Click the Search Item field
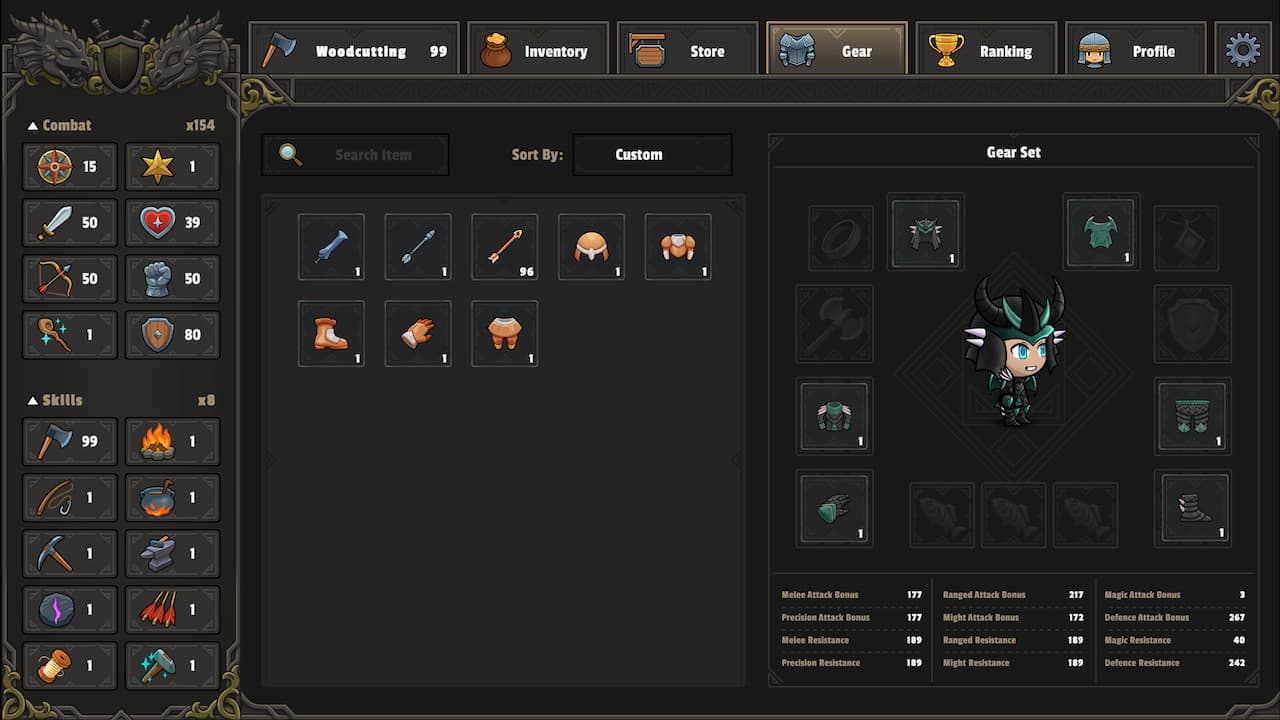The image size is (1280, 720). point(355,154)
